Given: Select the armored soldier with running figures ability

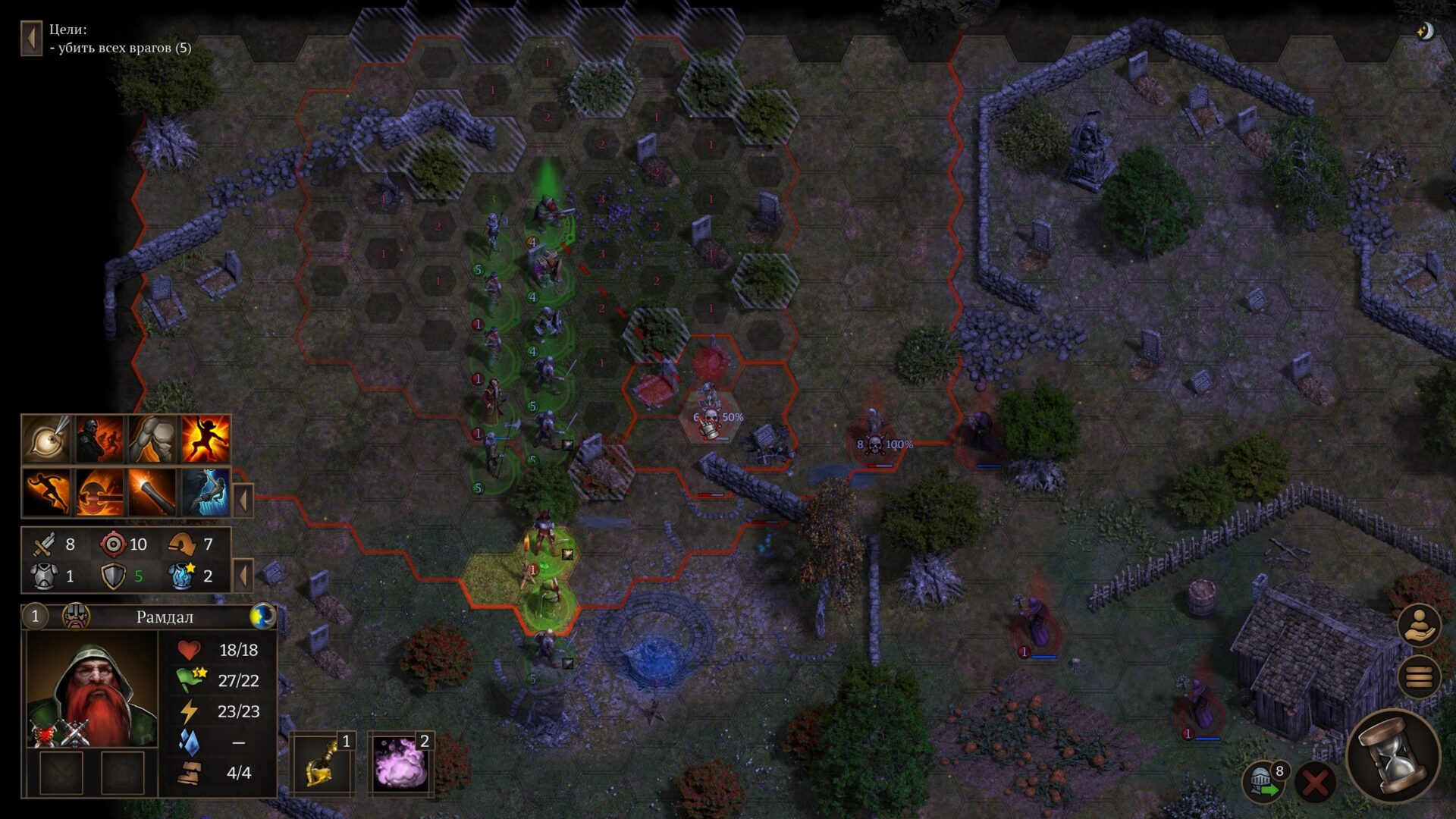Looking at the screenshot, I should [99, 439].
